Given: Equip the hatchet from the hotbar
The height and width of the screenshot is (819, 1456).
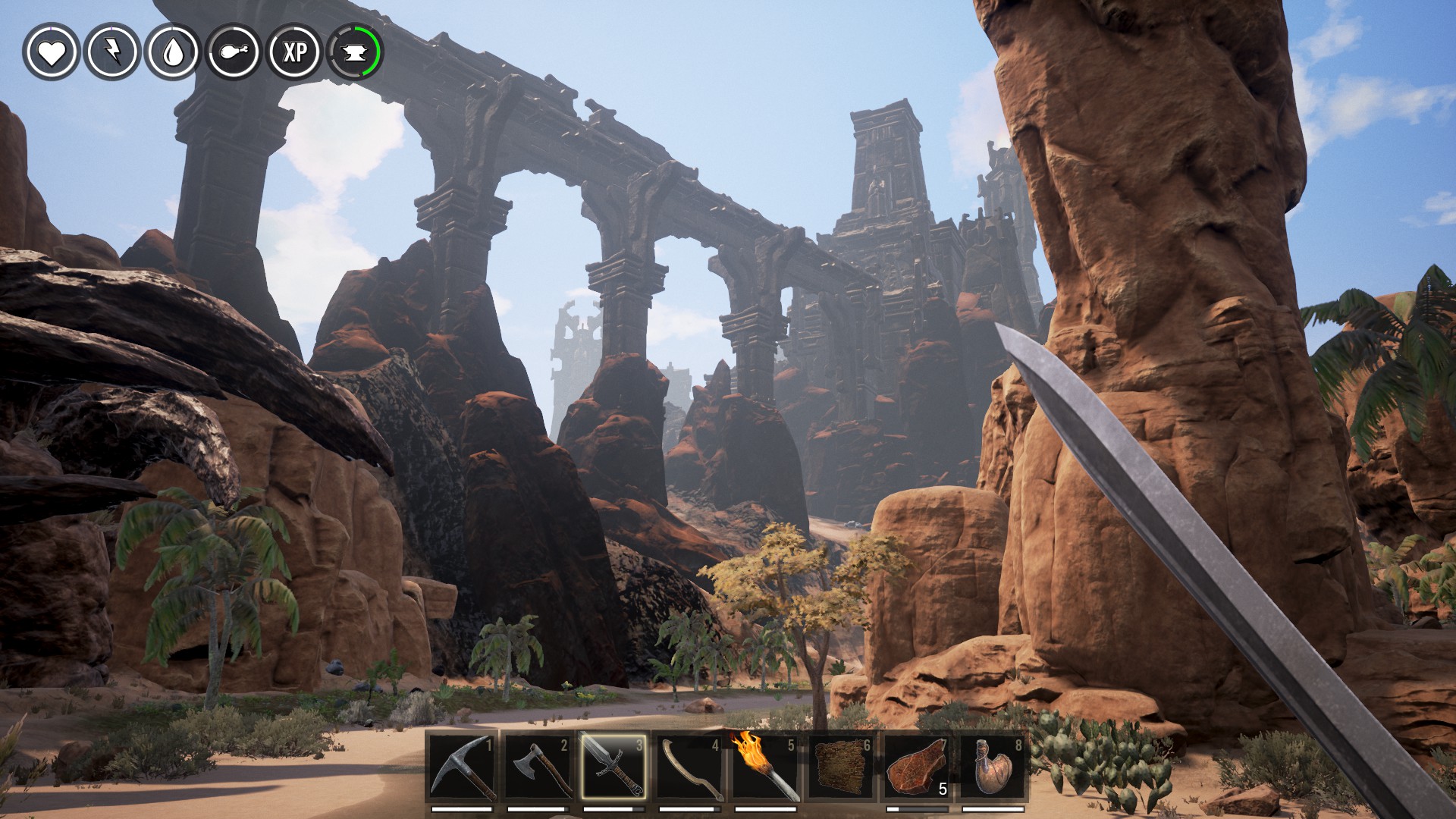Looking at the screenshot, I should pyautogui.click(x=538, y=767).
